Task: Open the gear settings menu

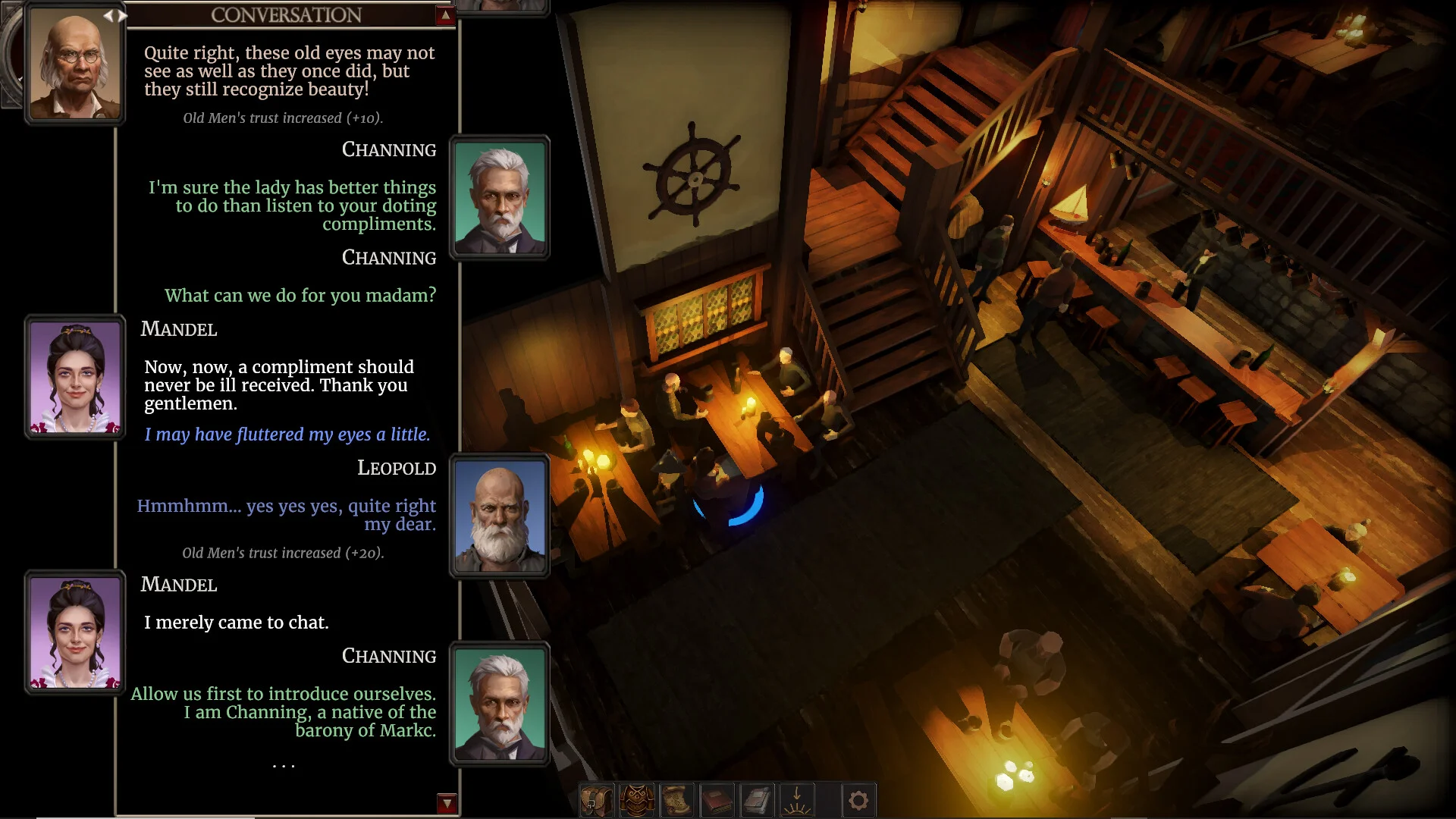Action: coord(858,801)
